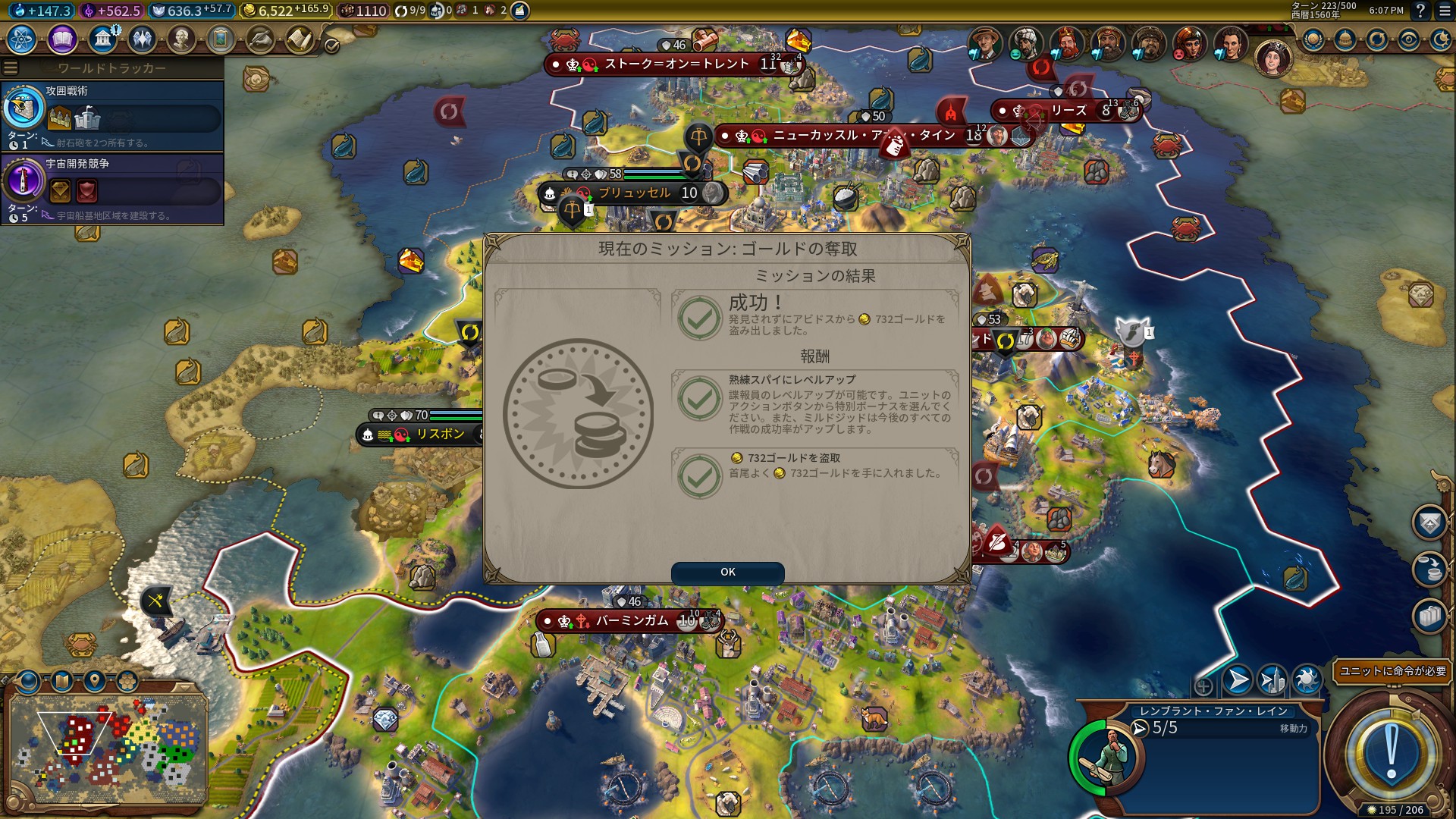
Task: Select the 宇宙開発競争 civic tracker entry
Action: 112,189
